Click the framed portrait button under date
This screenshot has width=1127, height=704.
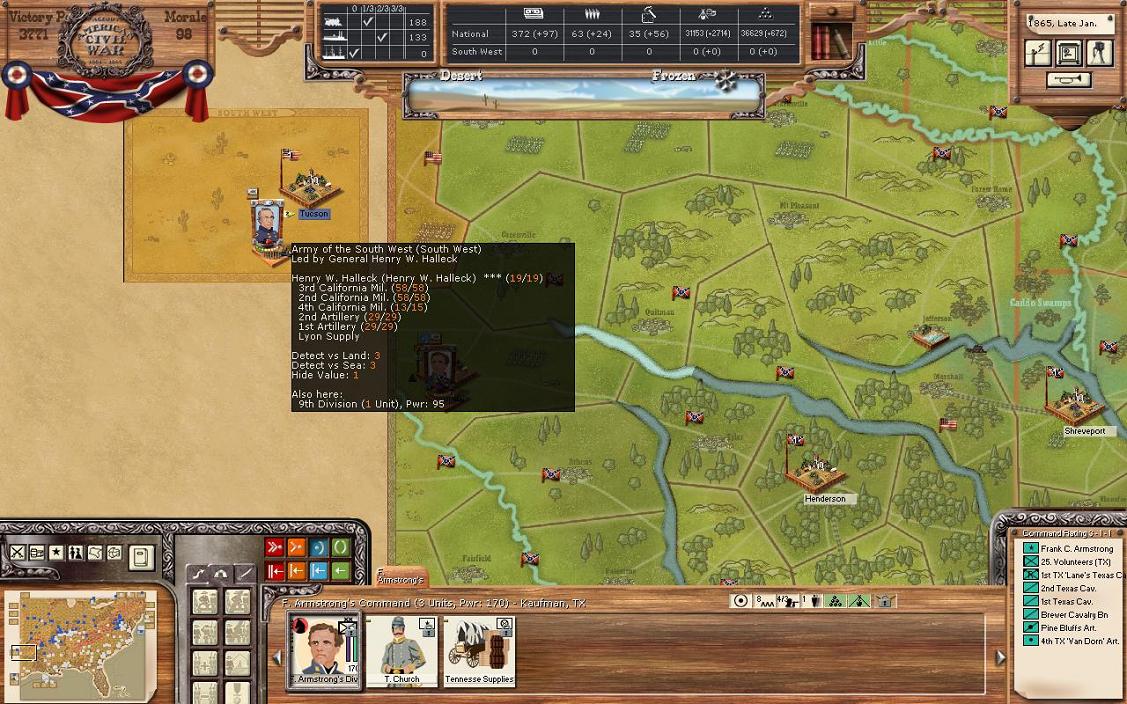pyautogui.click(x=1069, y=52)
